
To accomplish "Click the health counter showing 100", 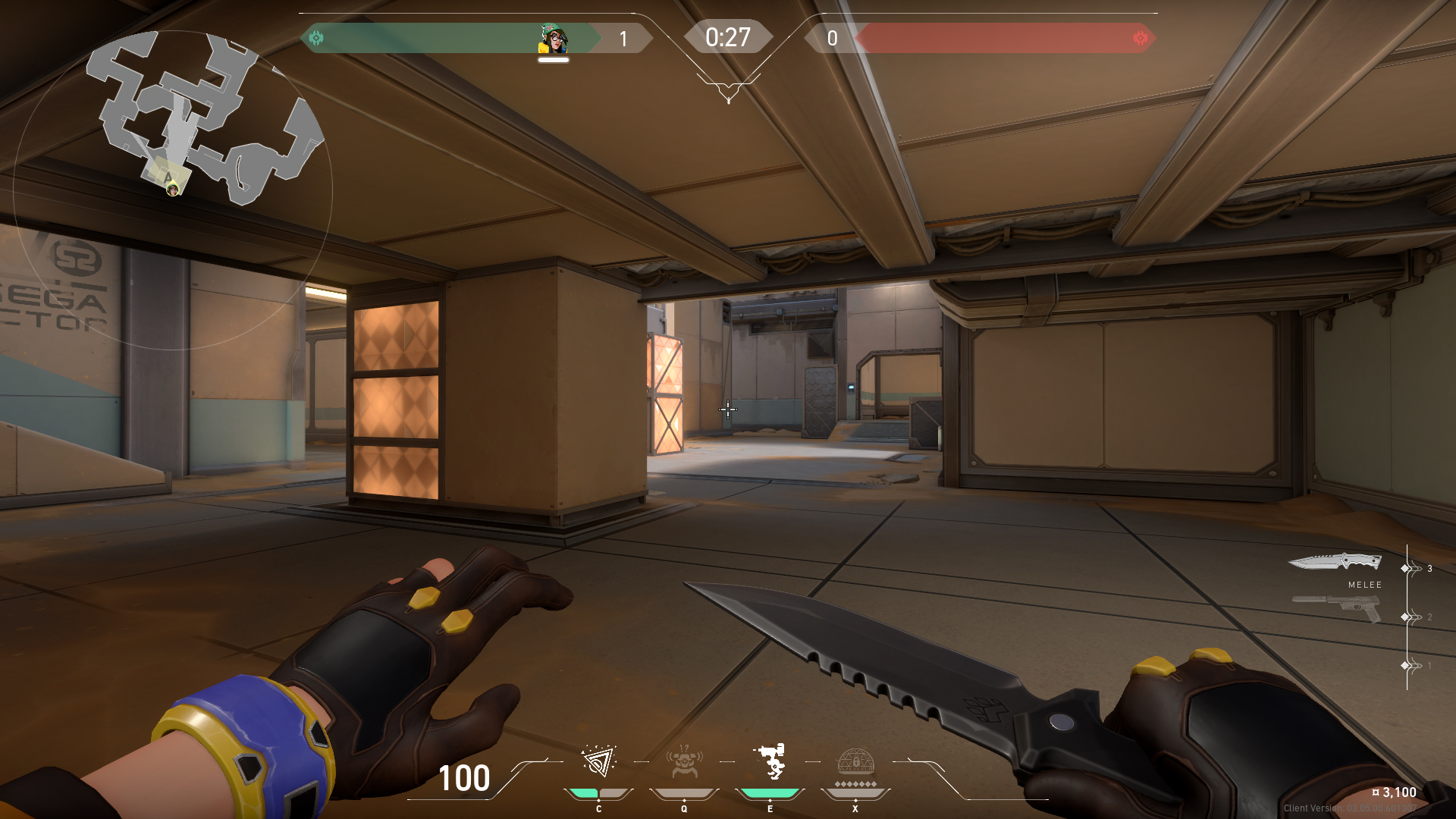I will (x=464, y=779).
